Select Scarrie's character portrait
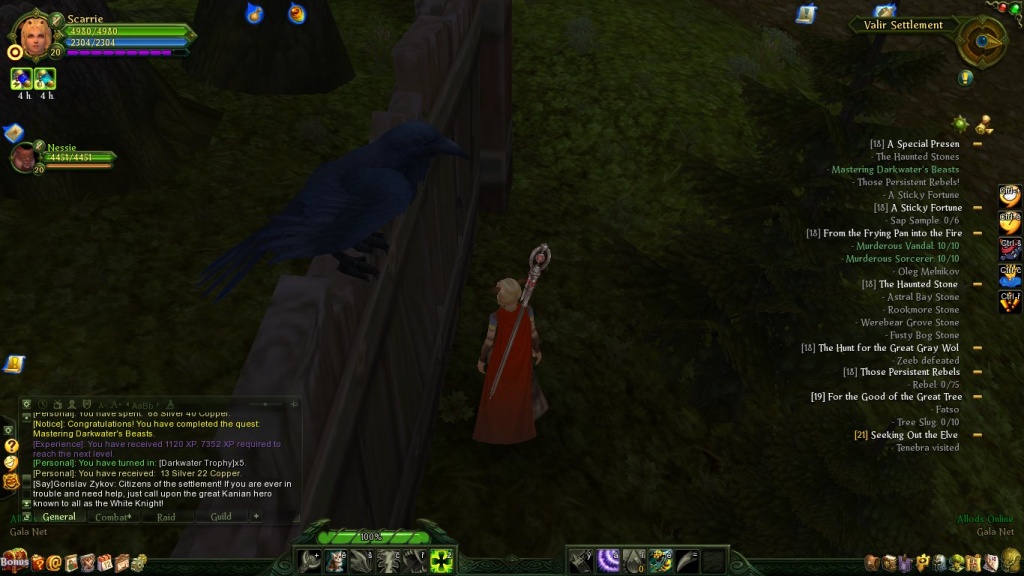The height and width of the screenshot is (576, 1024). pyautogui.click(x=31, y=37)
